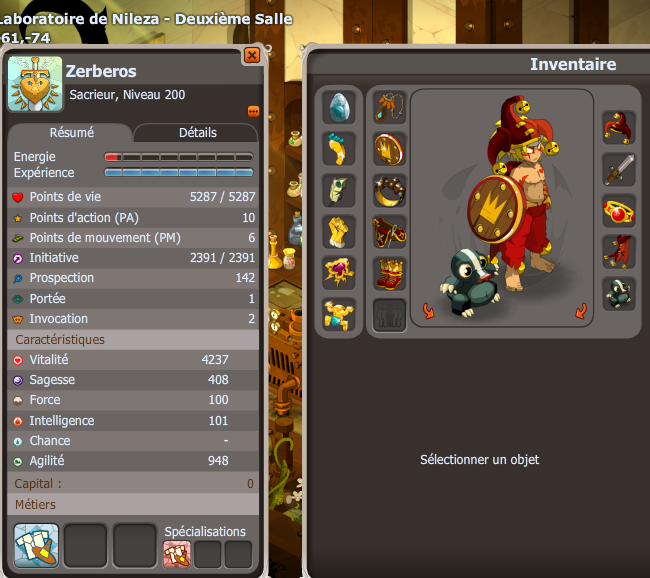The width and height of the screenshot is (650, 578).
Task: Select the red cloak slot
Action: (619, 252)
